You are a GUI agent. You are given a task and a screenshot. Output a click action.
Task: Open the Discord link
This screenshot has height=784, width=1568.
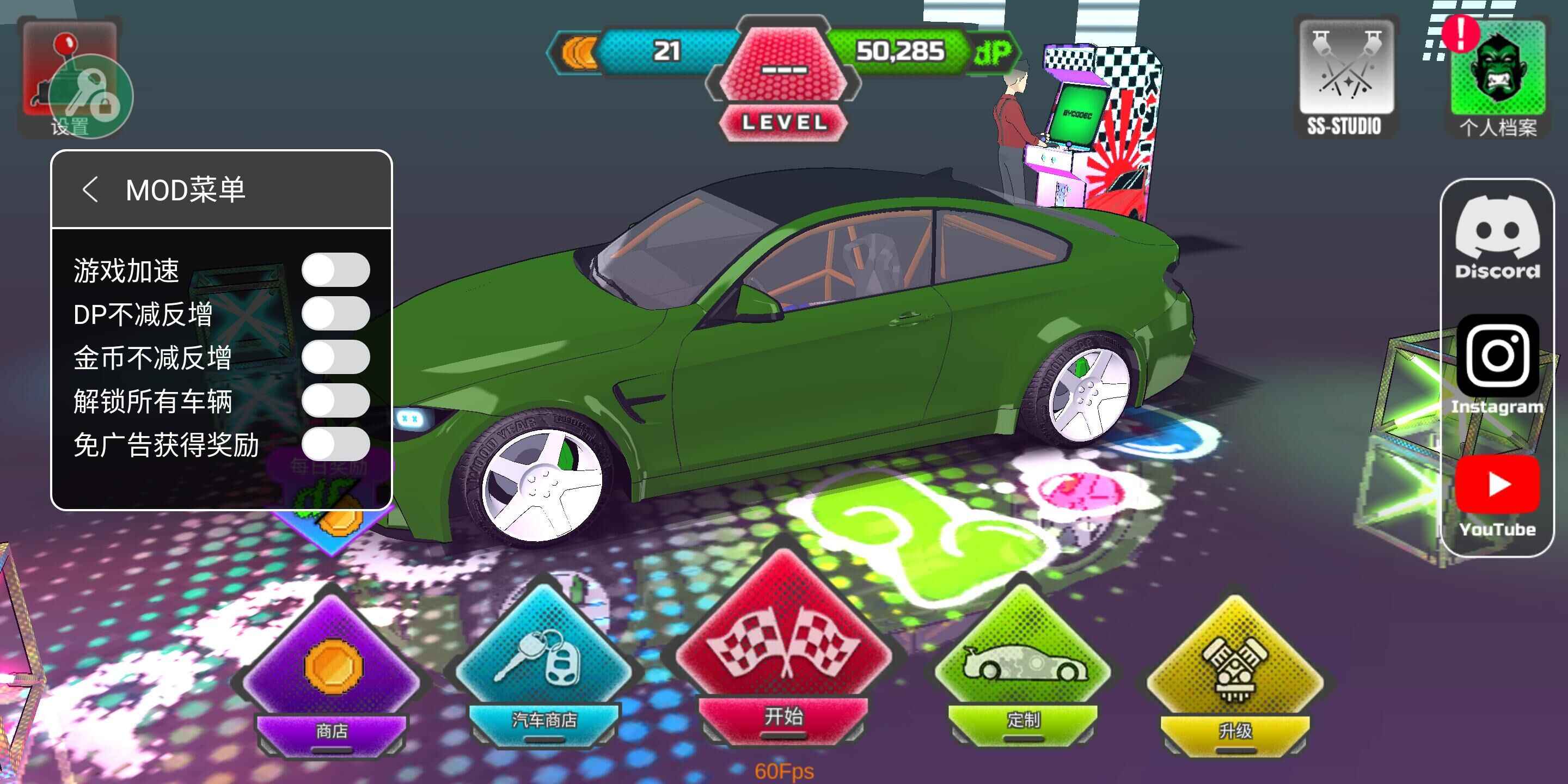click(x=1497, y=237)
